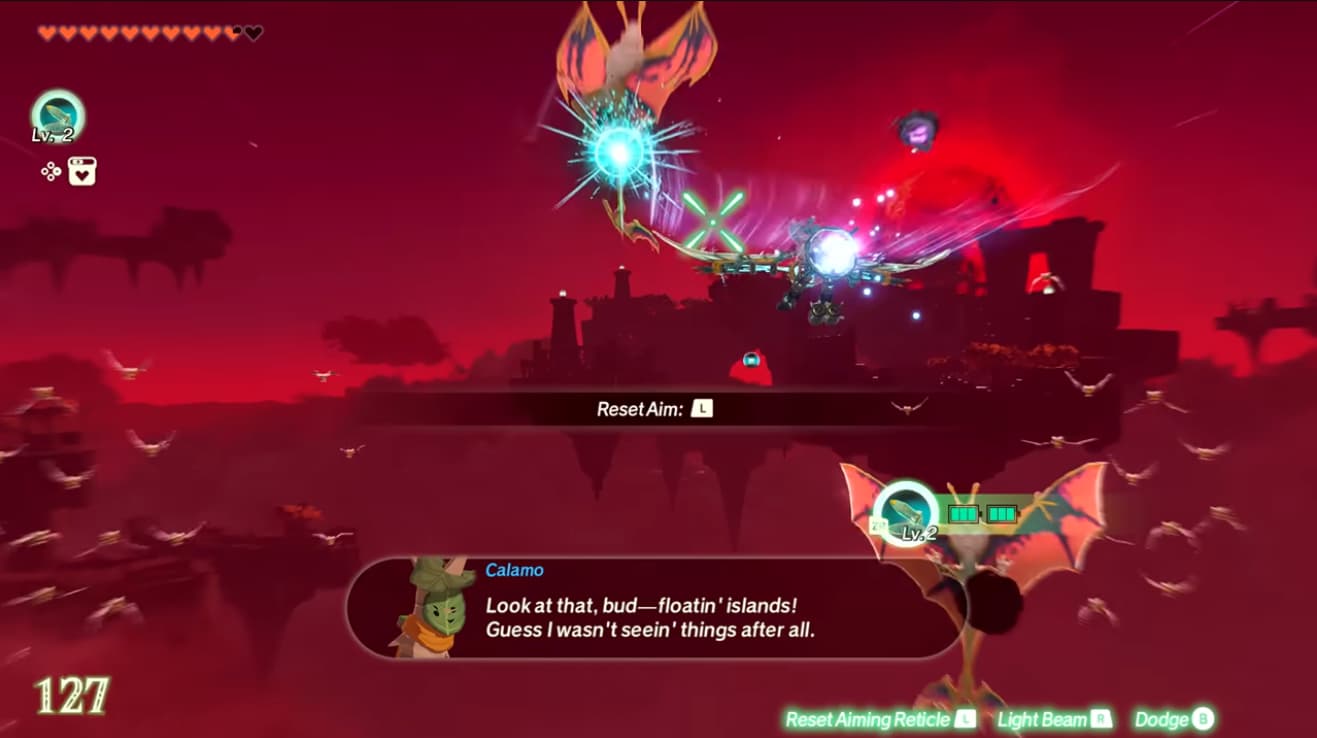Image resolution: width=1317 pixels, height=738 pixels.
Task: Select the wing glider Lv. 2 icon
Action: click(60, 115)
